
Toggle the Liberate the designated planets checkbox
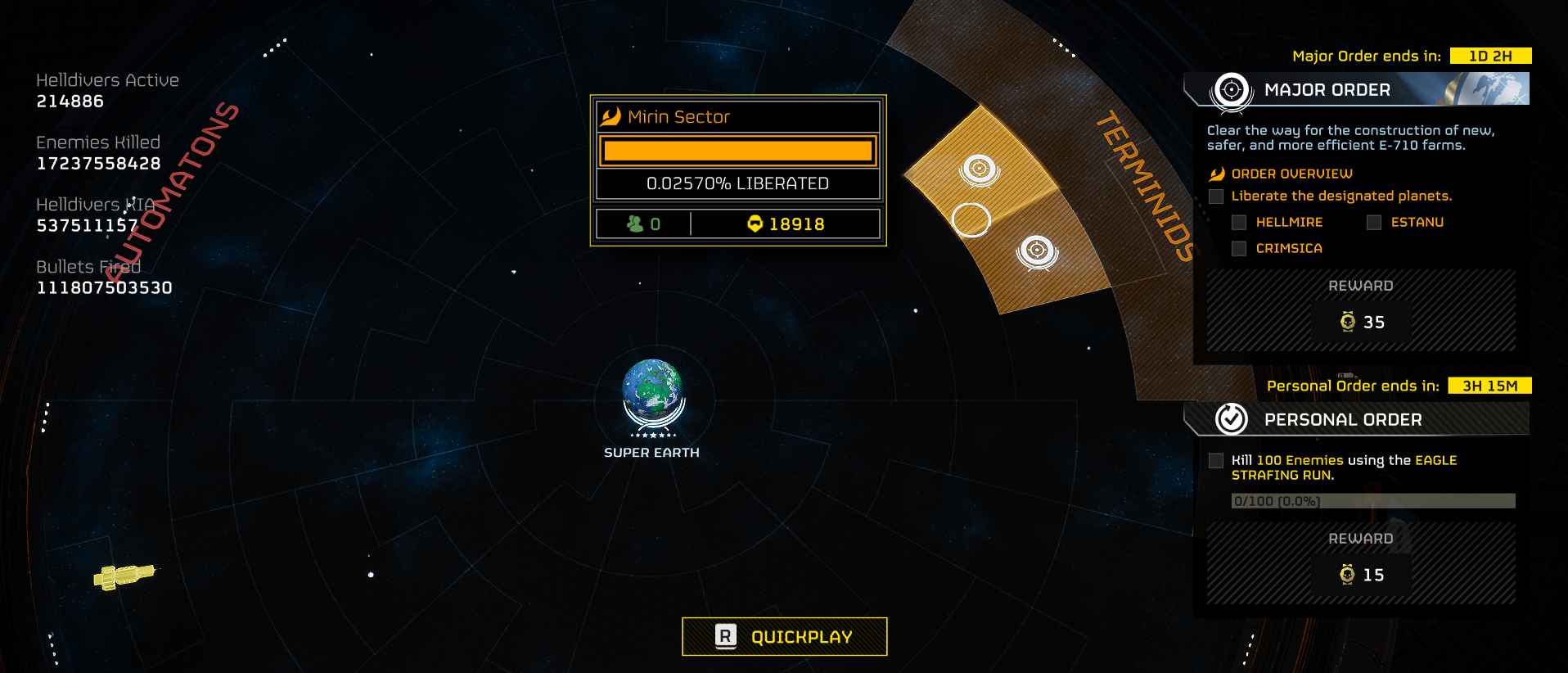click(1216, 196)
